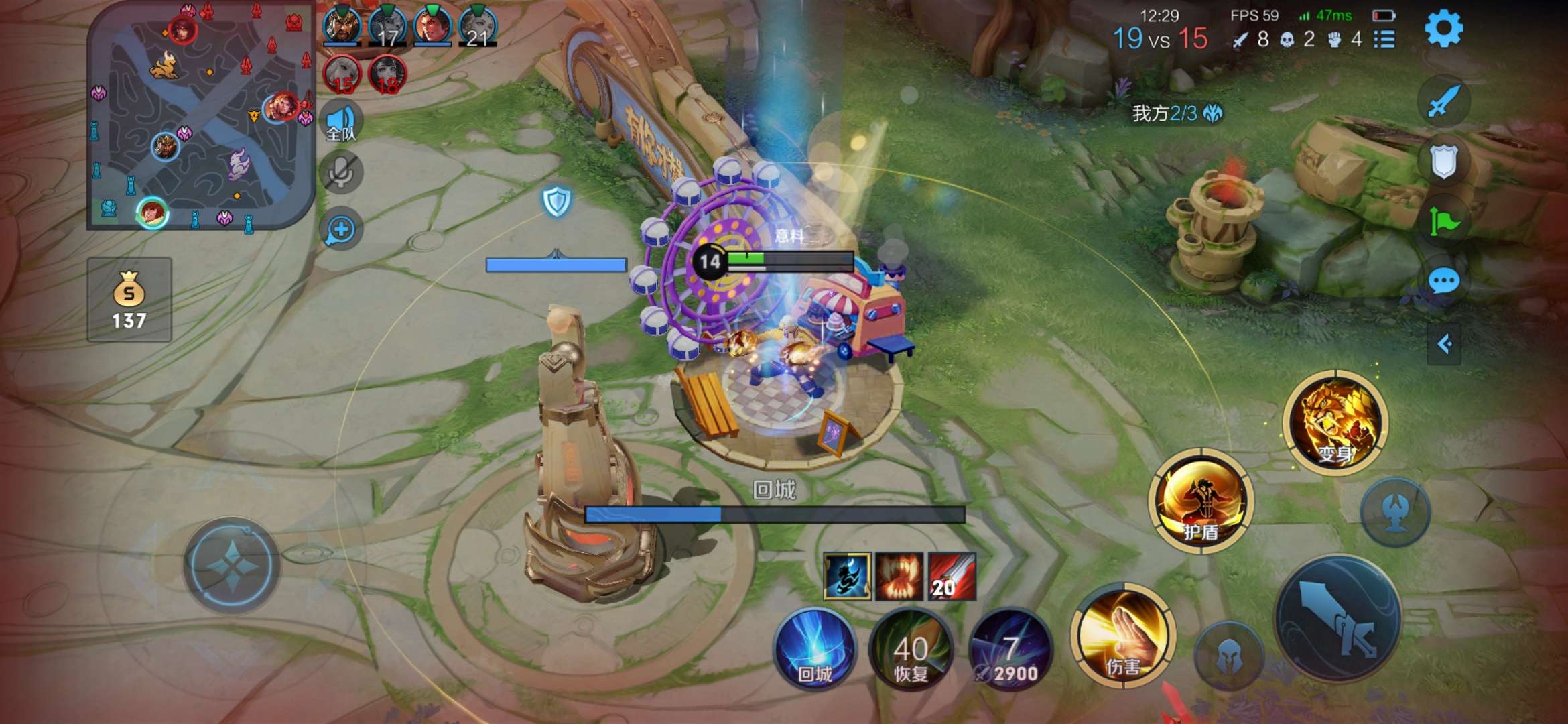
Task: Toggle the 全队 team voice speaker
Action: coord(341,122)
